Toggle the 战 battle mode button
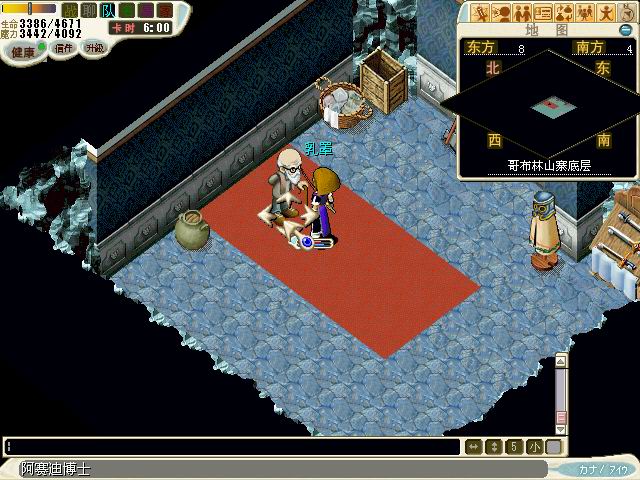Image resolution: width=640 pixels, height=480 pixels. click(x=69, y=10)
